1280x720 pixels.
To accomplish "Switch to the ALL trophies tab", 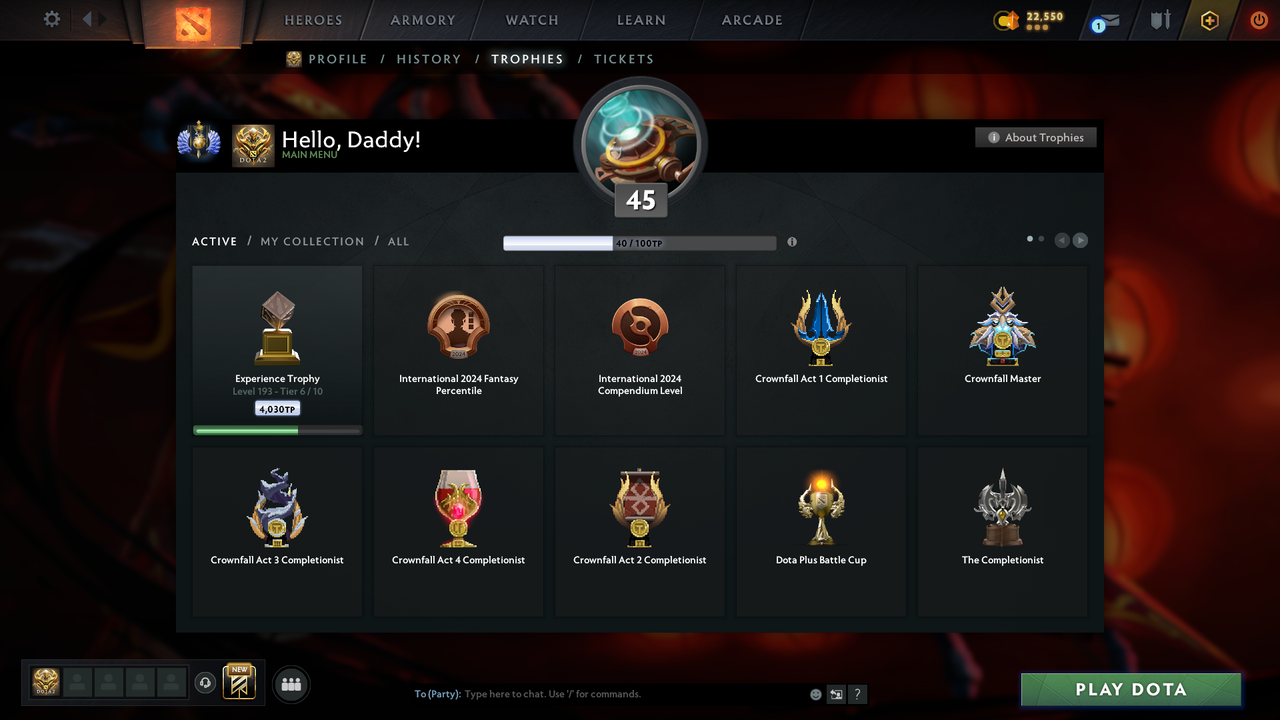I will (398, 241).
